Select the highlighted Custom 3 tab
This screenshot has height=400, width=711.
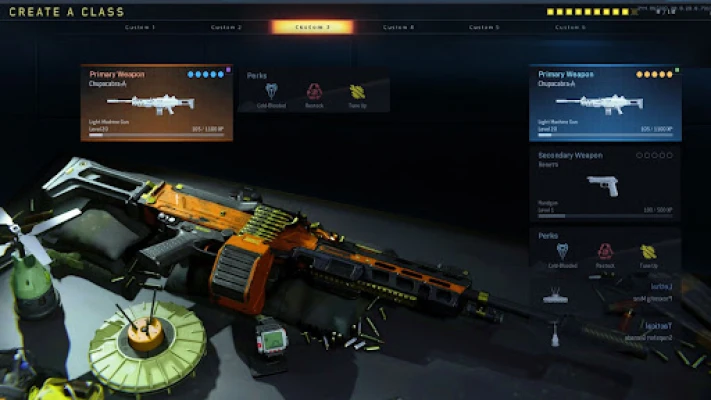pos(312,27)
